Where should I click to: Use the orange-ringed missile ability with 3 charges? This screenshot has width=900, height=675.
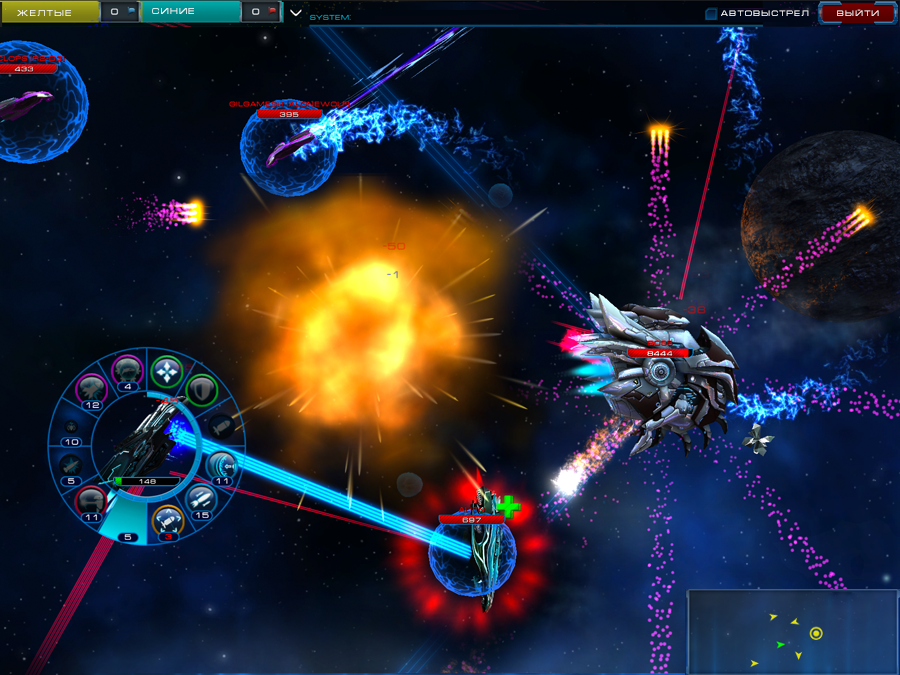pos(167,518)
